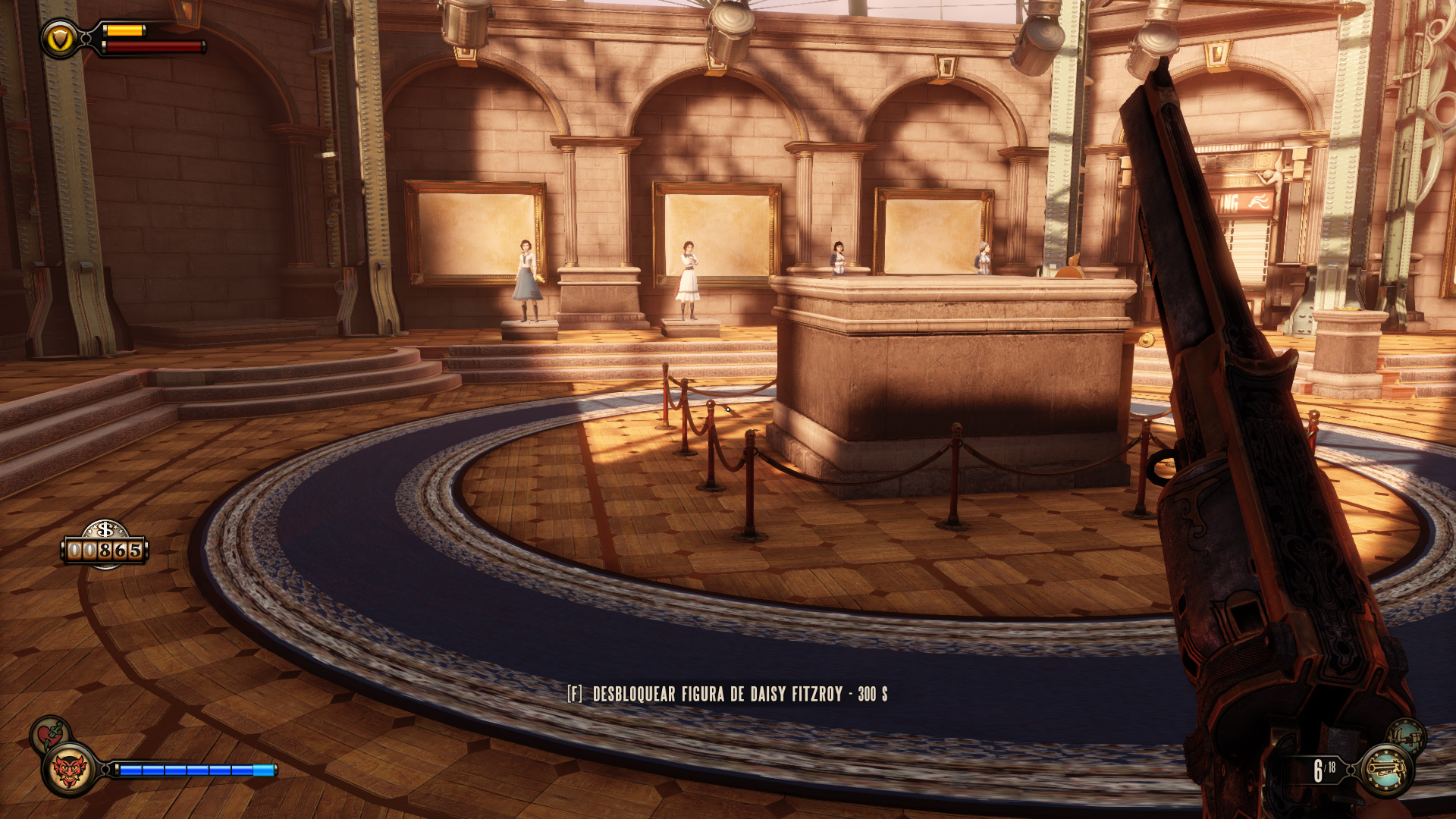Select the Devil's Kiss vigor icon
Viewport: 1456px width, 819px height.
click(x=69, y=770)
